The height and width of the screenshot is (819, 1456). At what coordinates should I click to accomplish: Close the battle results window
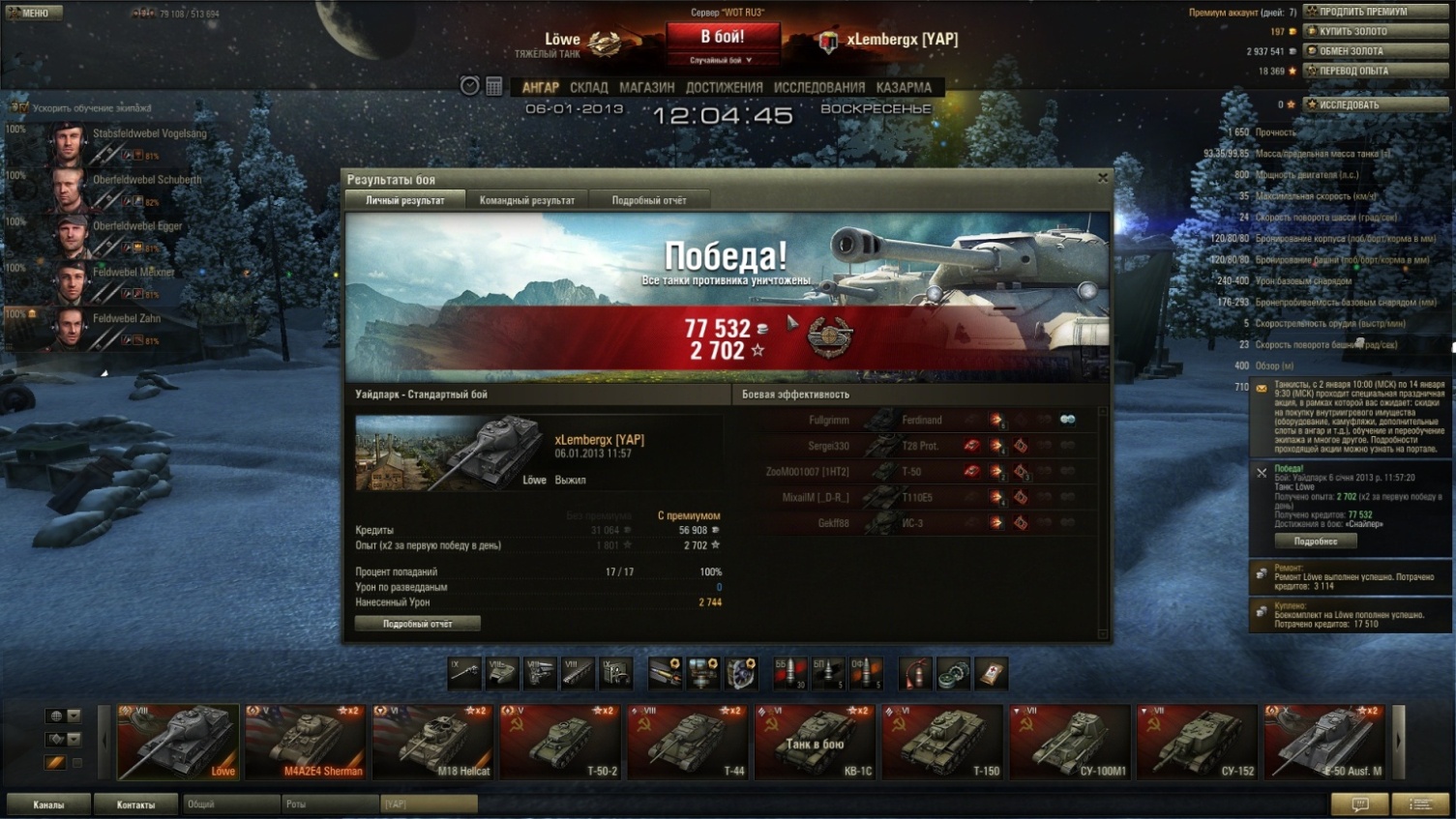(x=1102, y=178)
